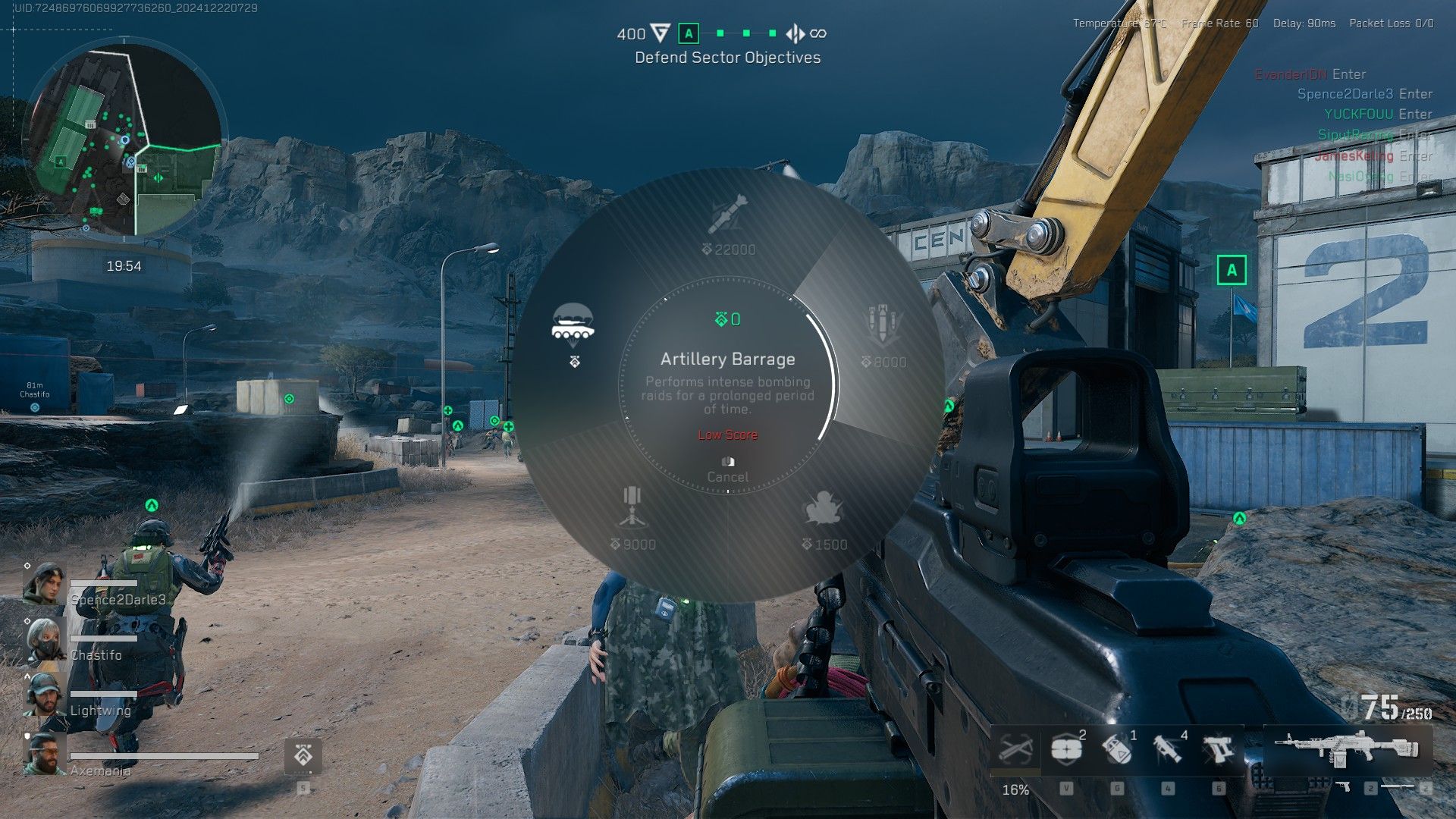
Task: Click the Defend Sector Objectives header
Action: coord(728,57)
